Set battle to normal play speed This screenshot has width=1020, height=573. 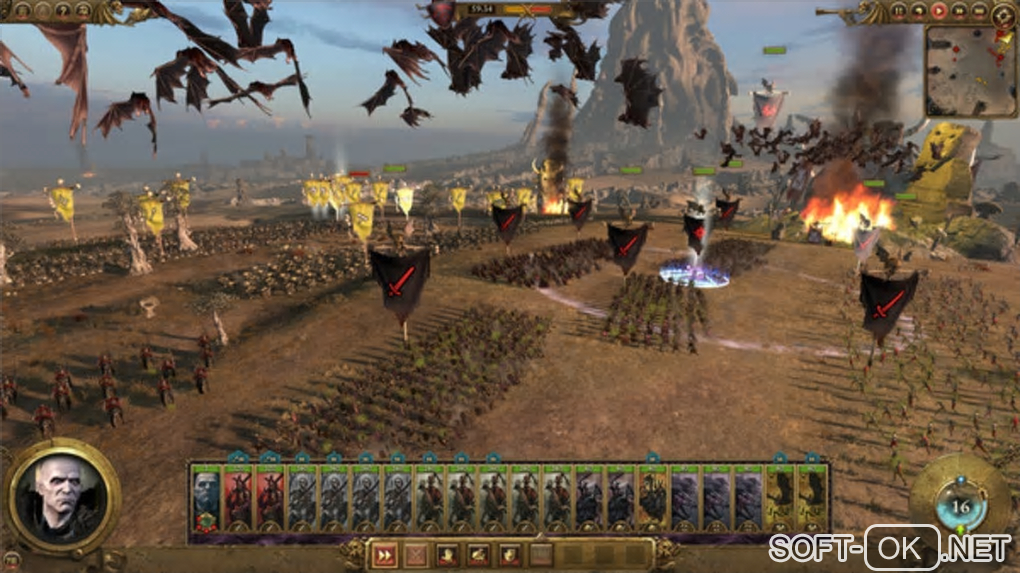938,12
